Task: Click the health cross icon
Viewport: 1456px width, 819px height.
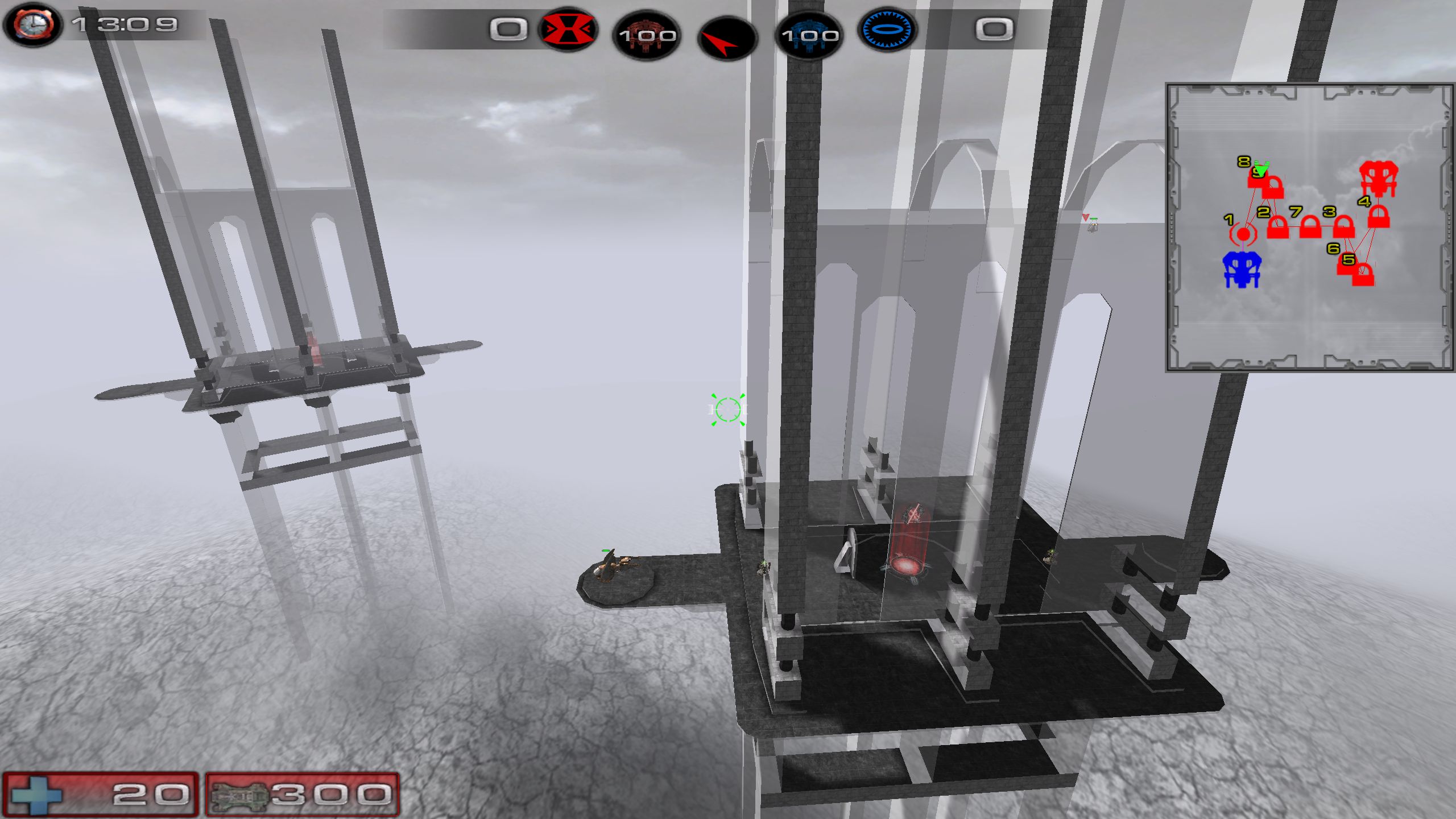Action: coord(36,795)
